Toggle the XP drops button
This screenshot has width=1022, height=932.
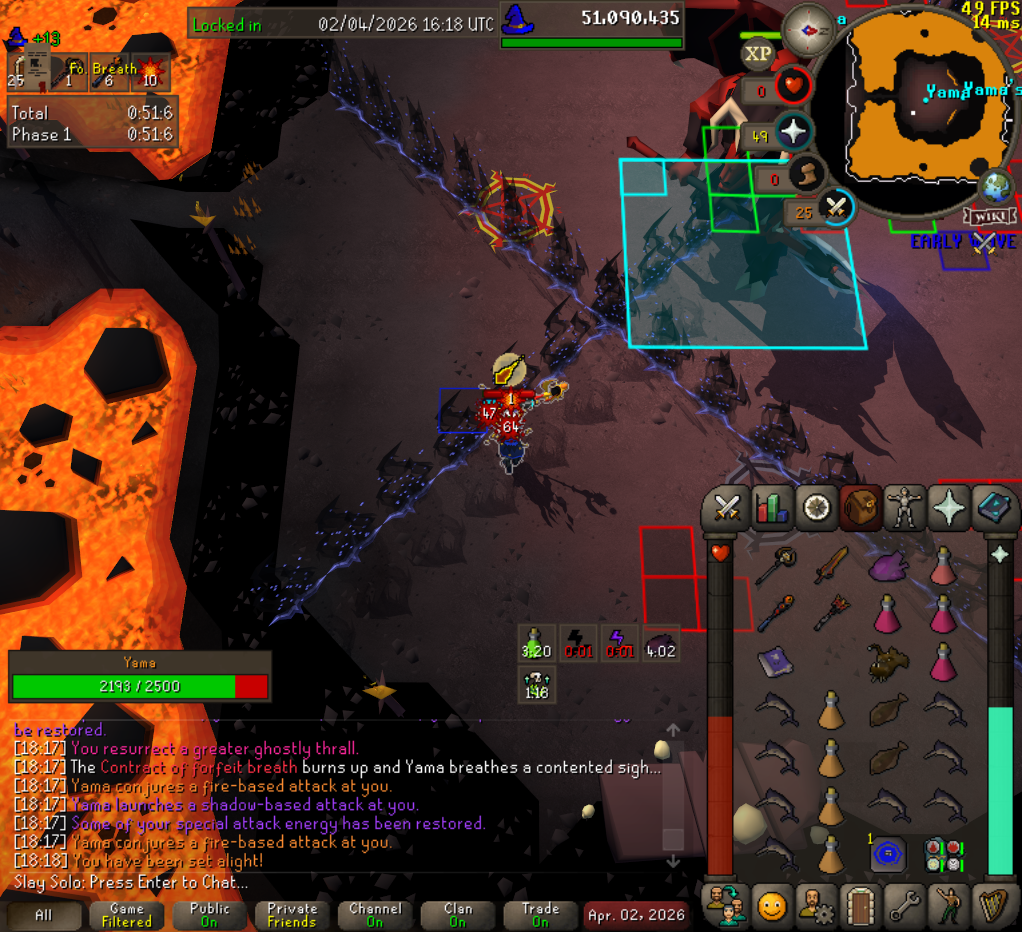click(x=758, y=54)
